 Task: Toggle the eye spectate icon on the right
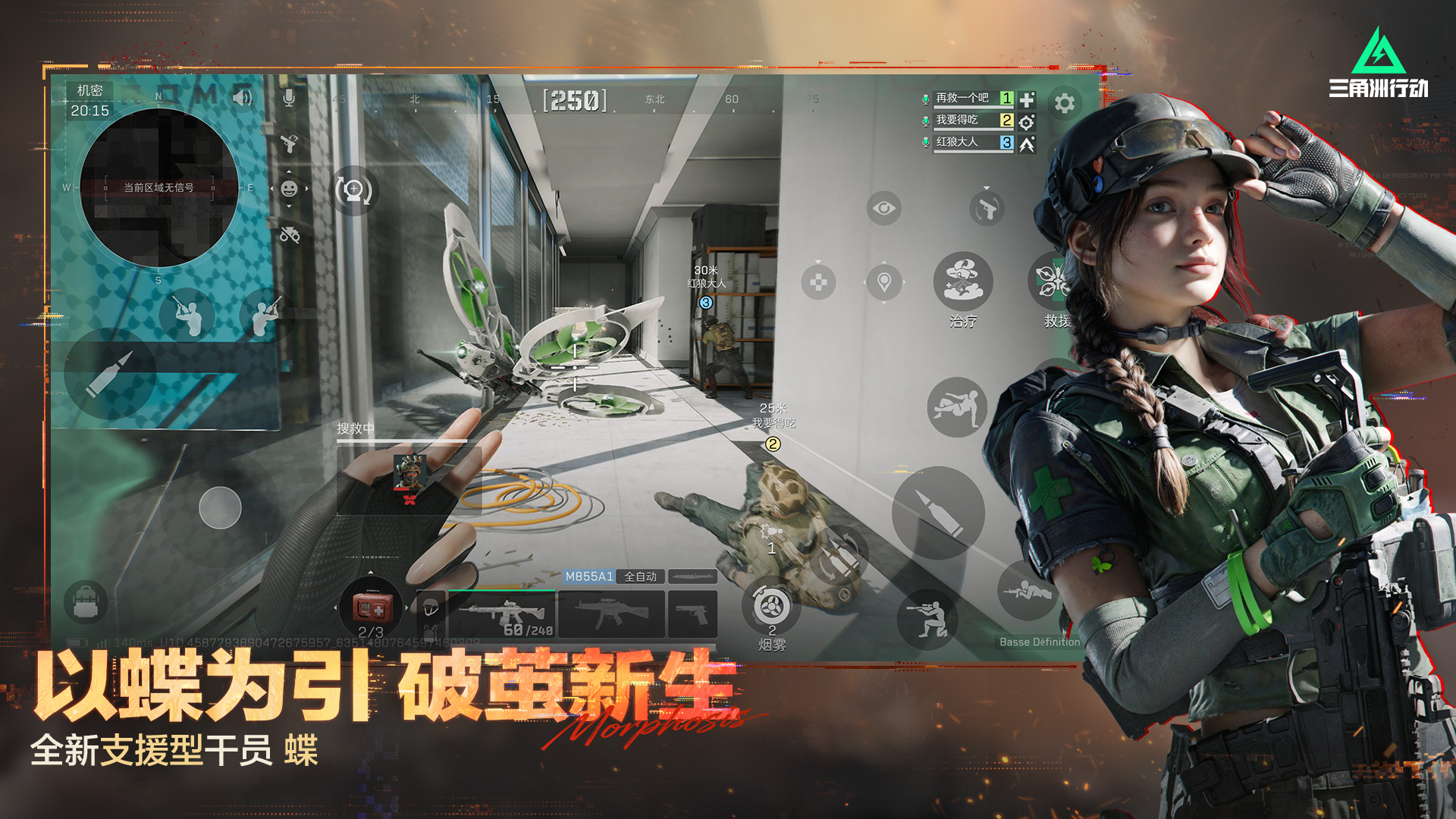(x=884, y=208)
